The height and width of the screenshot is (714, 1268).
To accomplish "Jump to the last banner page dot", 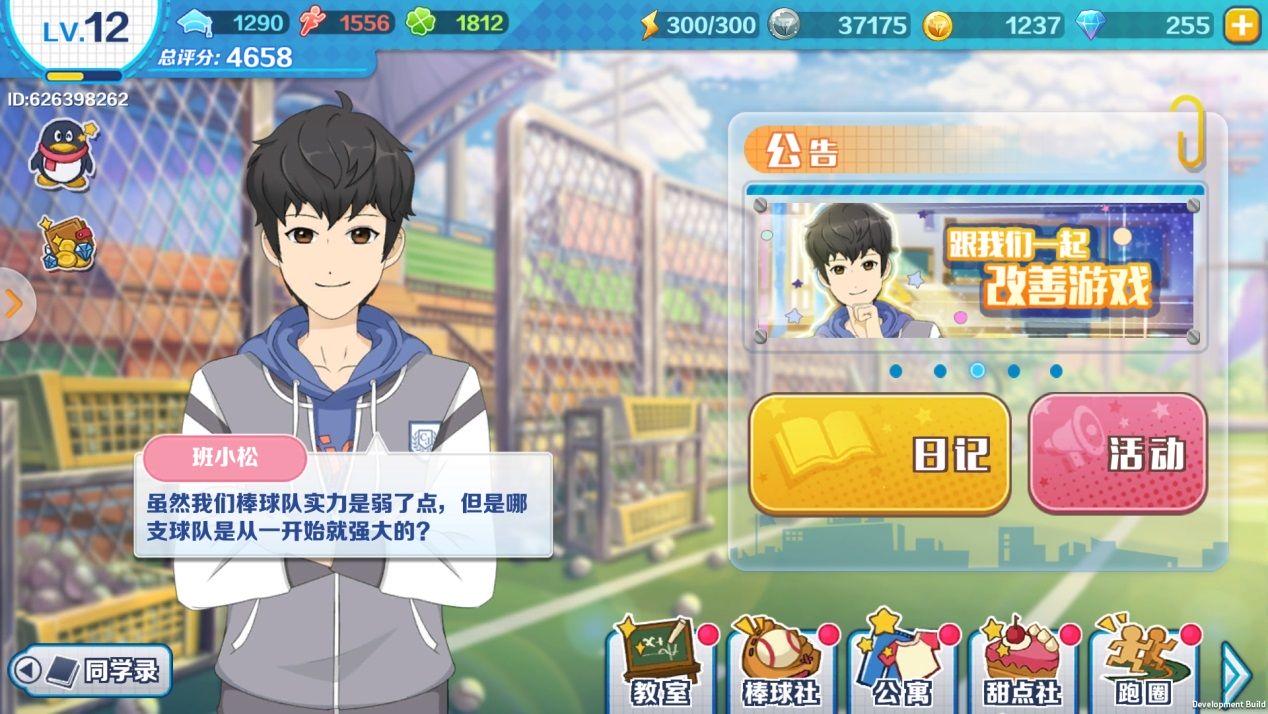I will point(1056,371).
